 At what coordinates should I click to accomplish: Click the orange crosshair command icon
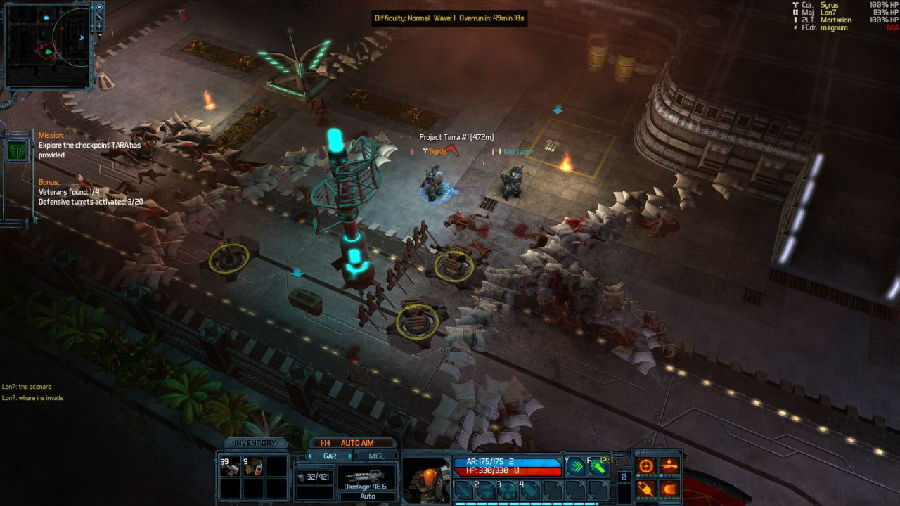coord(646,466)
